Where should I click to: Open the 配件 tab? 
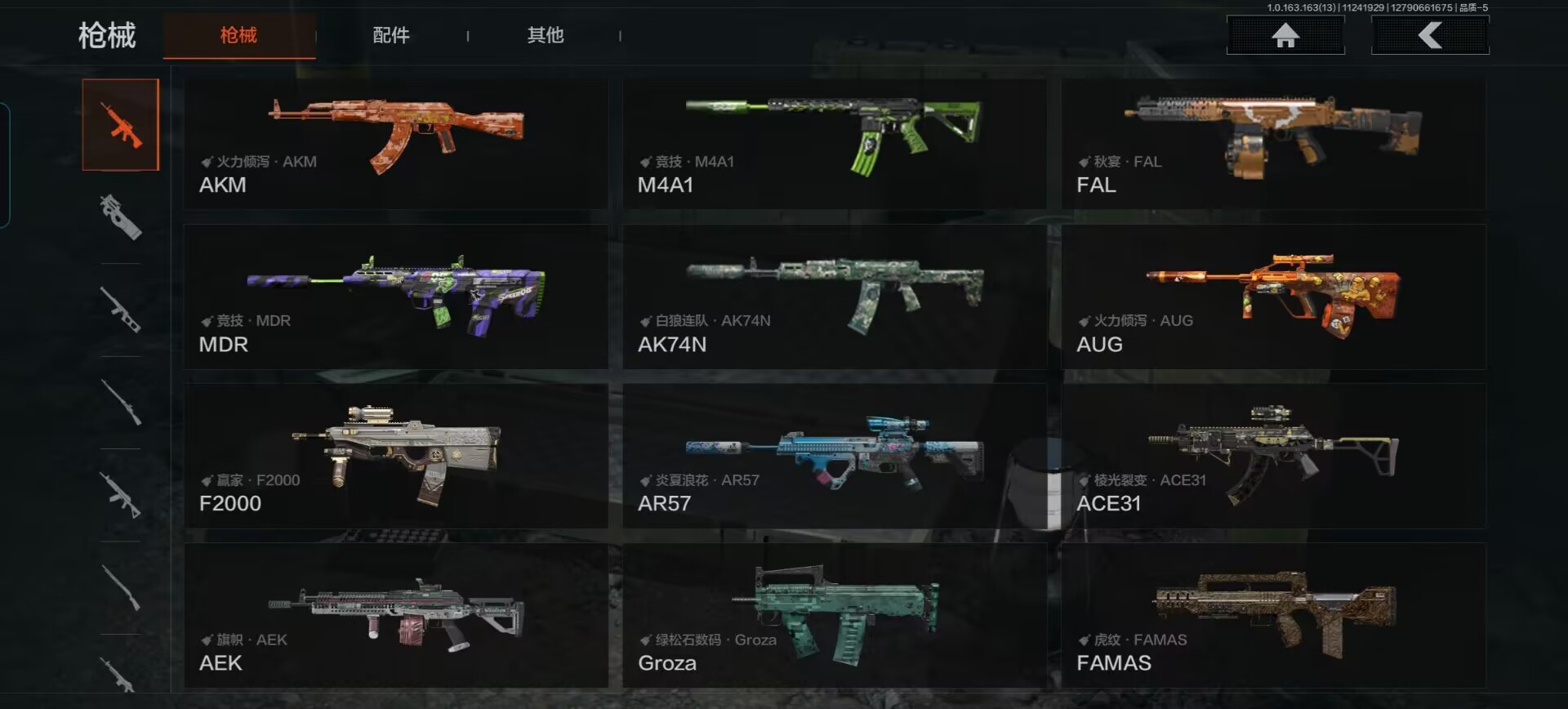point(391,35)
